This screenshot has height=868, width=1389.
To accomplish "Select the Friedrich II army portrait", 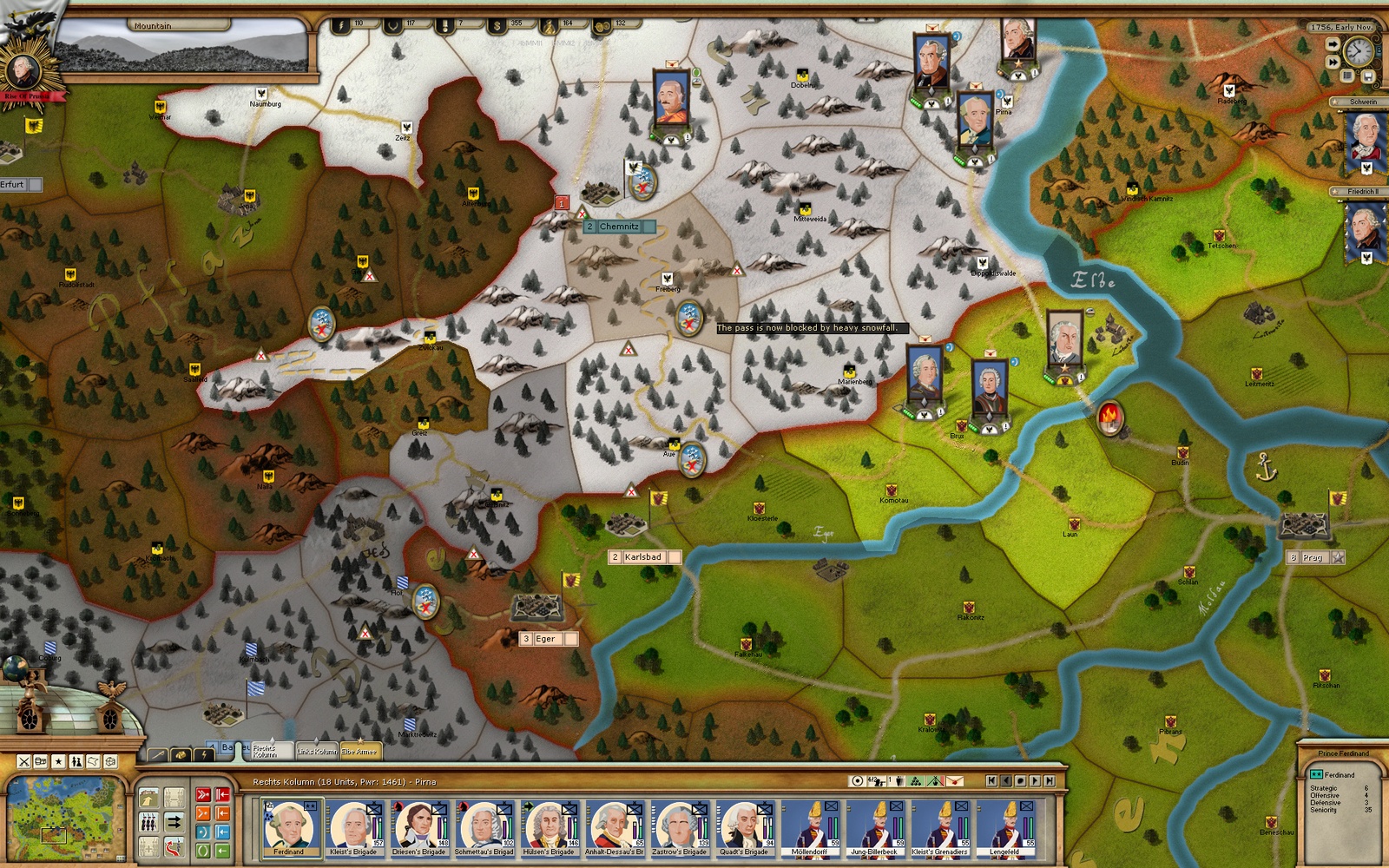I will pyautogui.click(x=1364, y=230).
